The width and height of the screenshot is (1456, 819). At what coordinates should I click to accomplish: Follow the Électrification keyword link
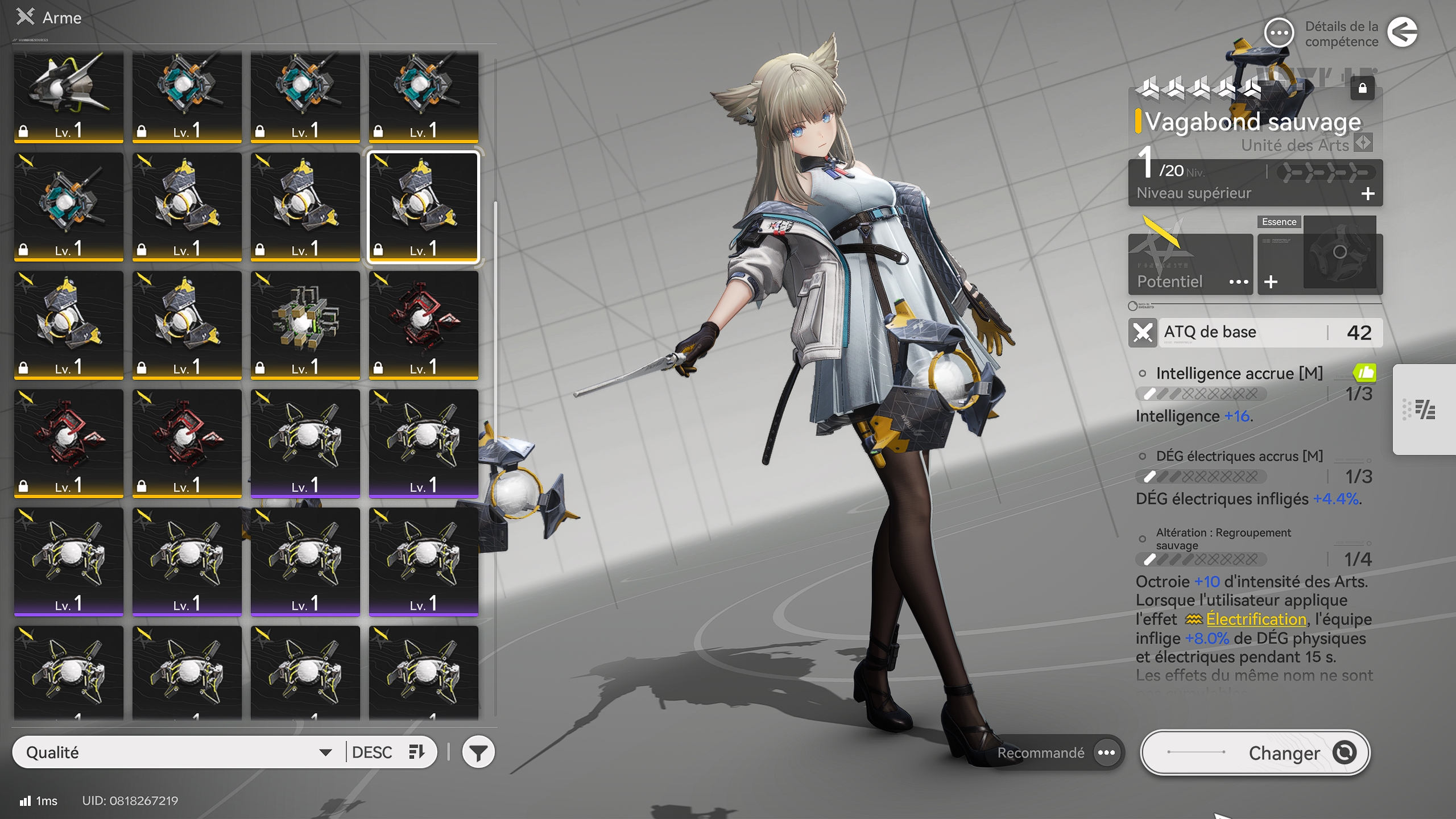point(1255,619)
